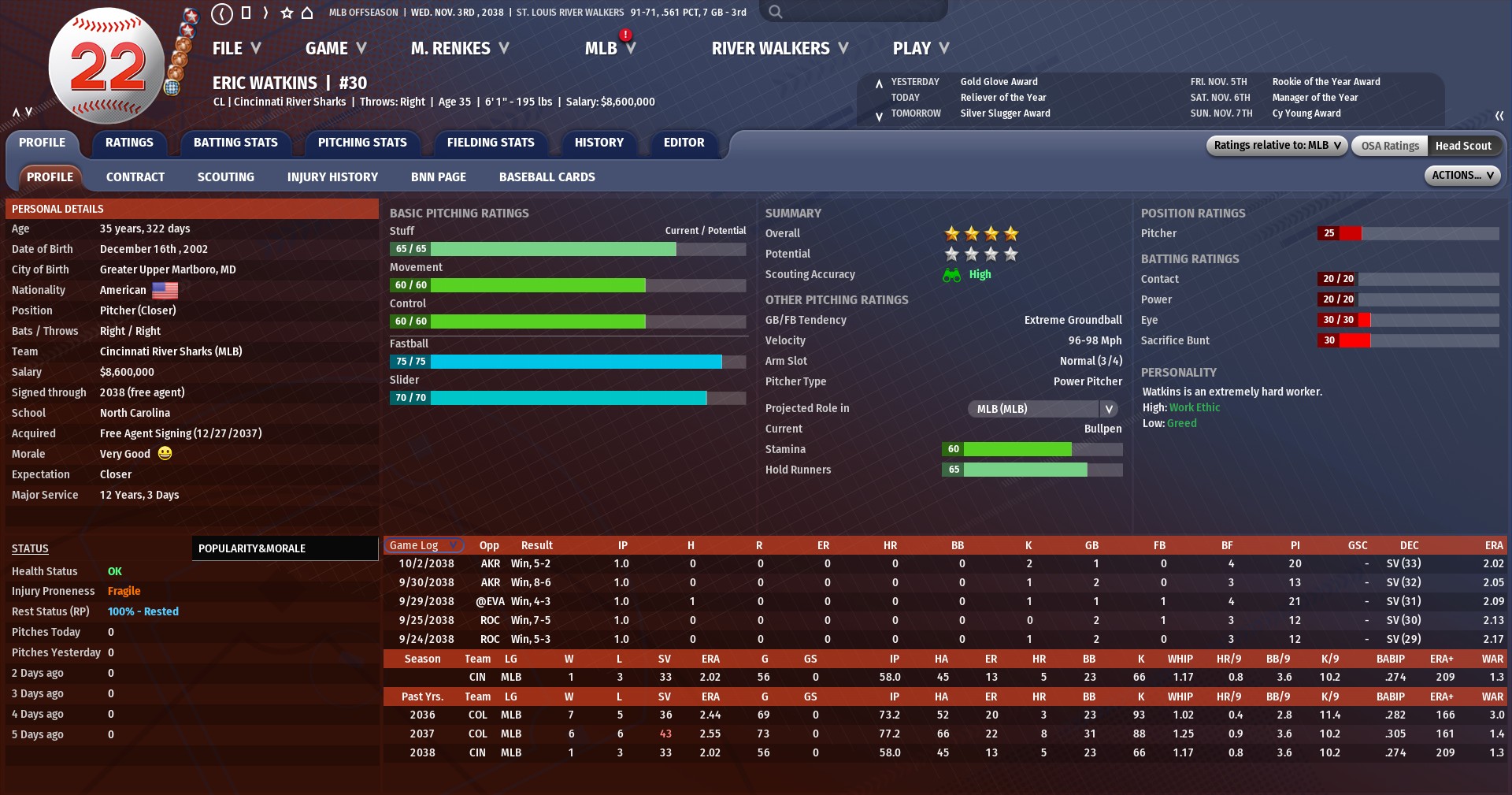Viewport: 1512px width, 795px height.
Task: Expand the M. RENKES manager menu
Action: pyautogui.click(x=459, y=49)
